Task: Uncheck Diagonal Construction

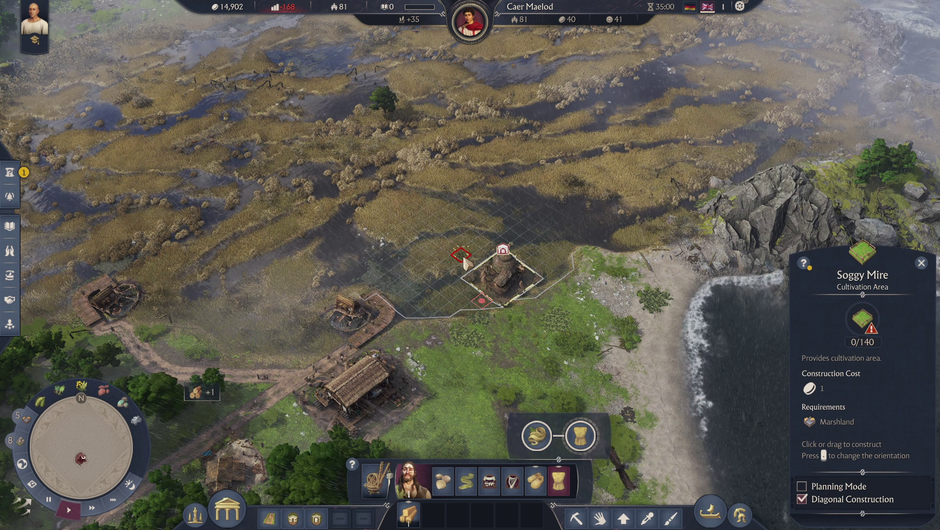Action: pyautogui.click(x=802, y=499)
